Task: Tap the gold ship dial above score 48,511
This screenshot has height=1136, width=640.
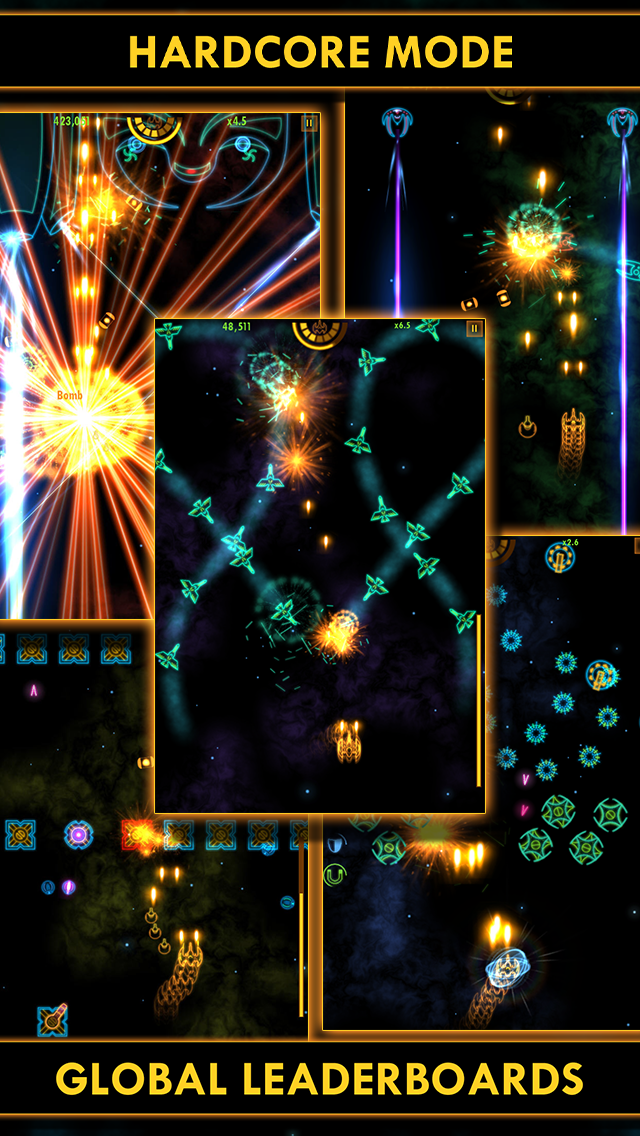Action: (319, 331)
